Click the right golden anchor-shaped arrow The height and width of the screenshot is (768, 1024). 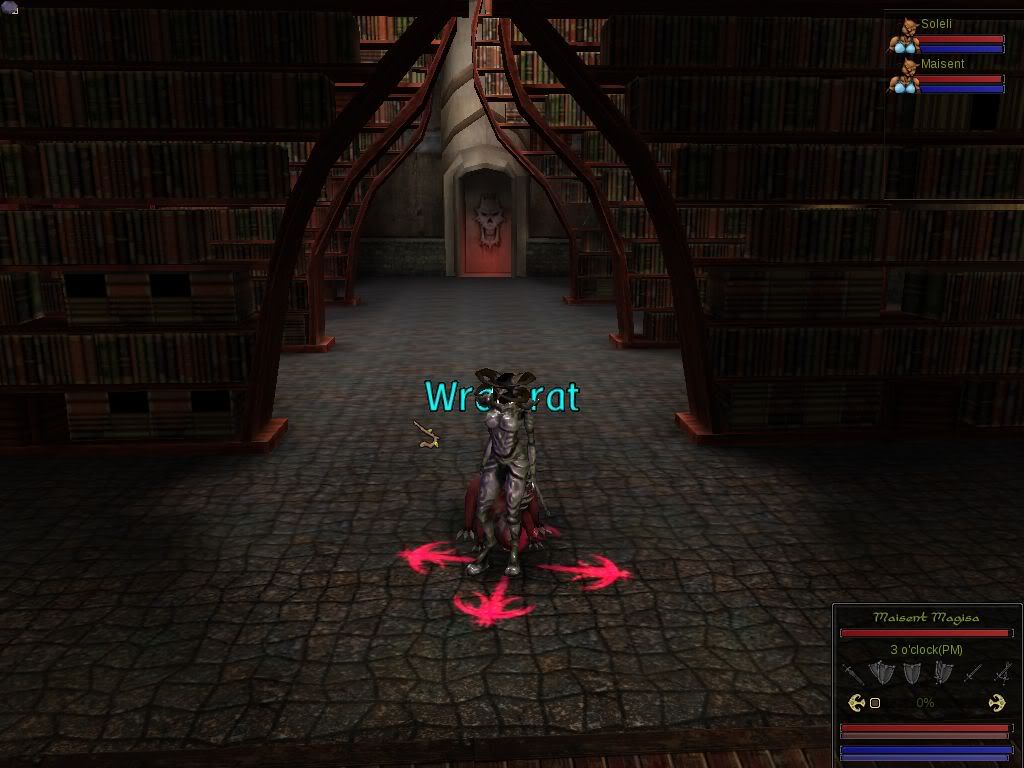point(996,702)
